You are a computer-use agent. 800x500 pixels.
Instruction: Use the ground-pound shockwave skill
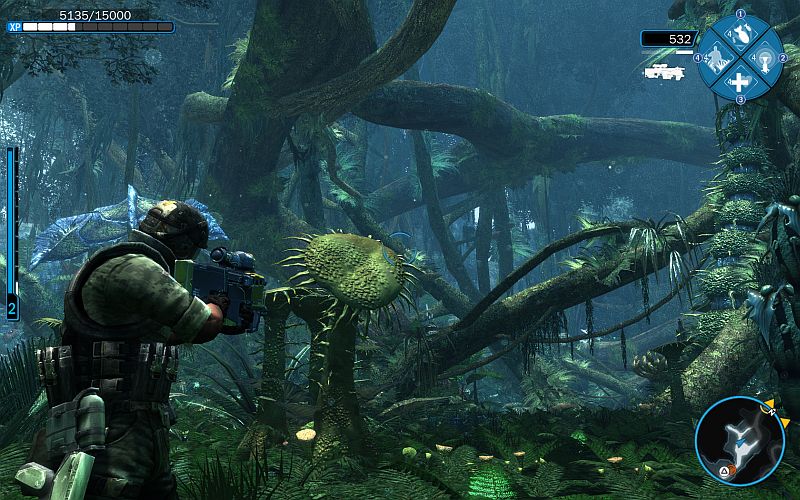click(763, 59)
